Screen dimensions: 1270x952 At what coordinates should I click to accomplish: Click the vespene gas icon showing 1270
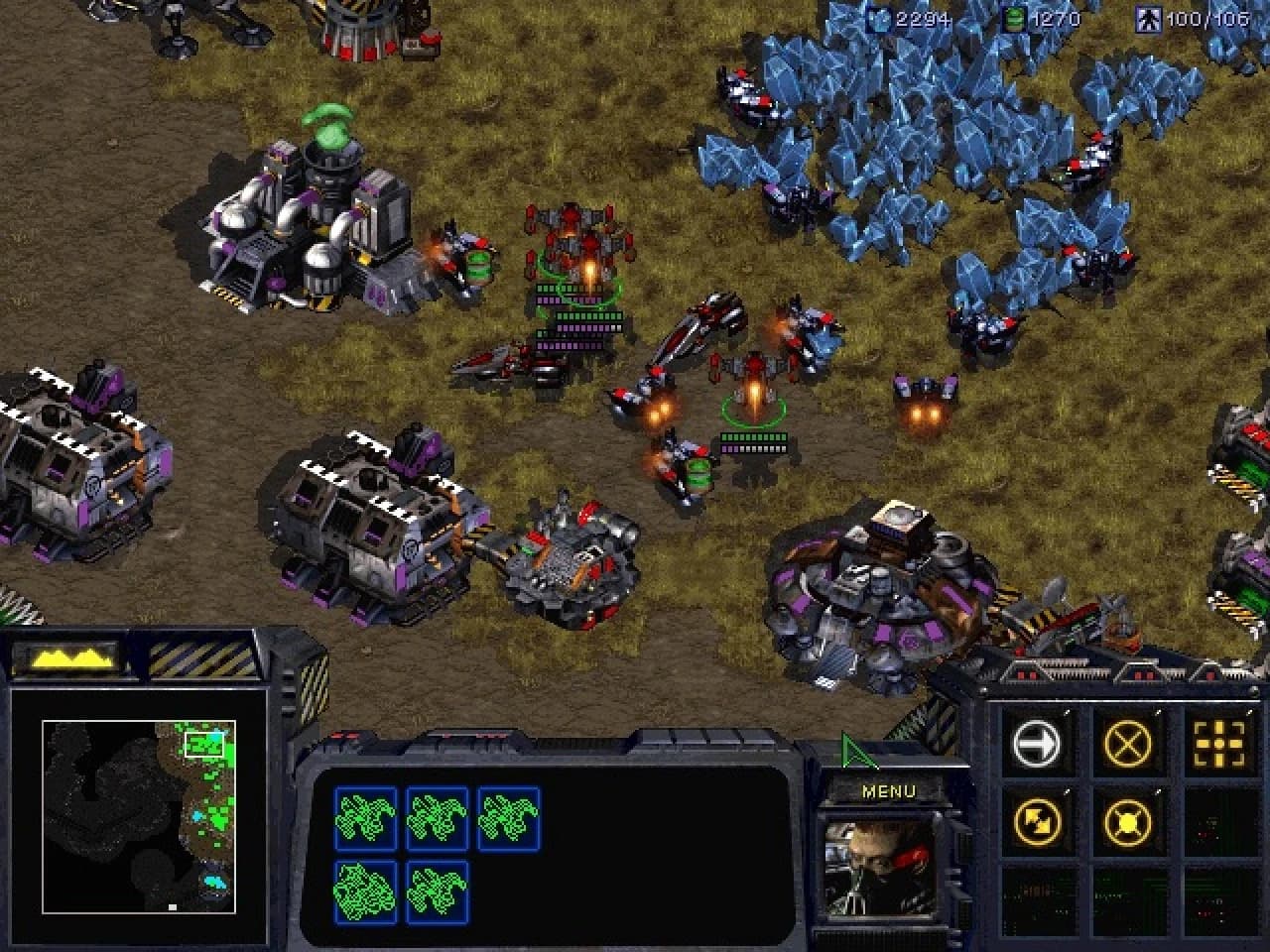1014,15
